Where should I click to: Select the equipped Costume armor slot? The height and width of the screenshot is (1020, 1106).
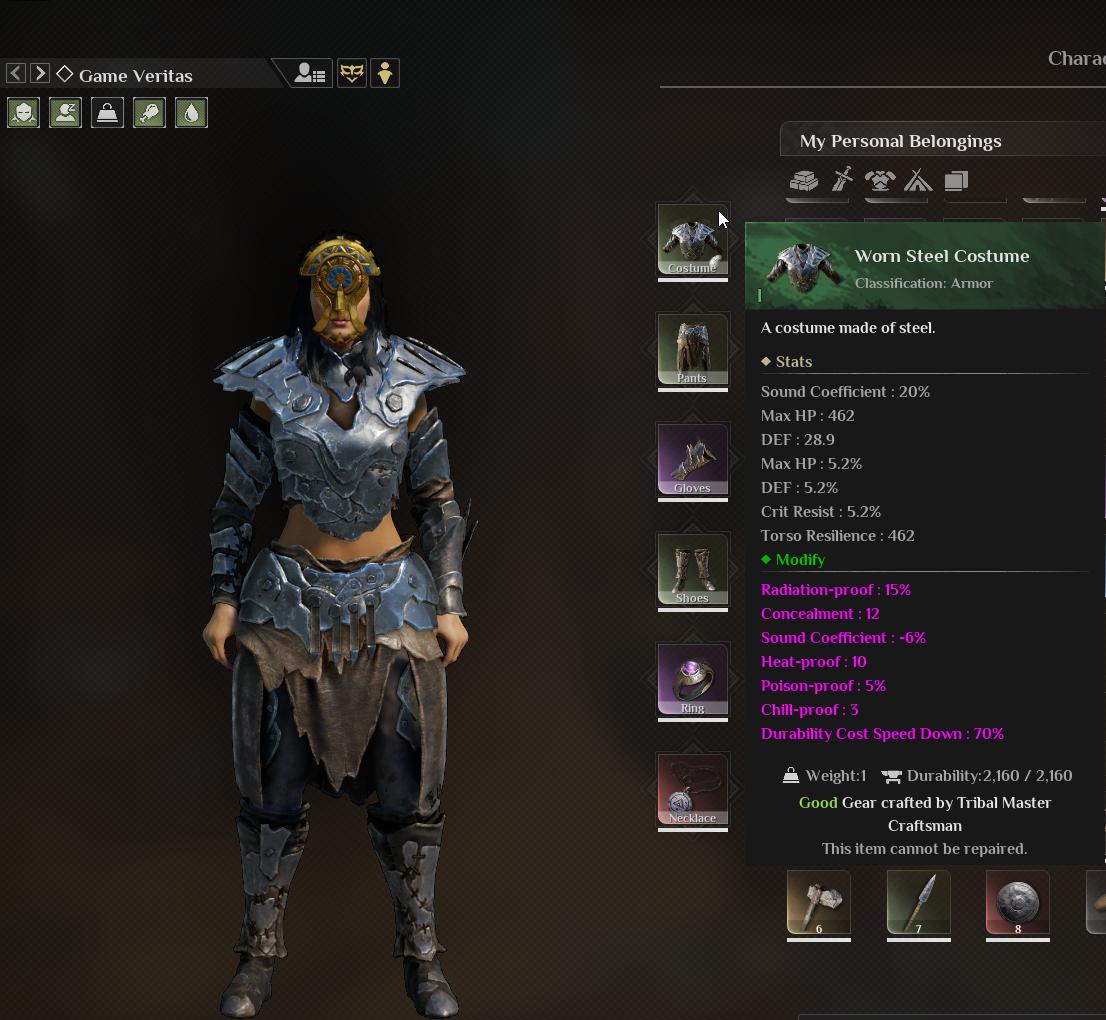pos(692,240)
